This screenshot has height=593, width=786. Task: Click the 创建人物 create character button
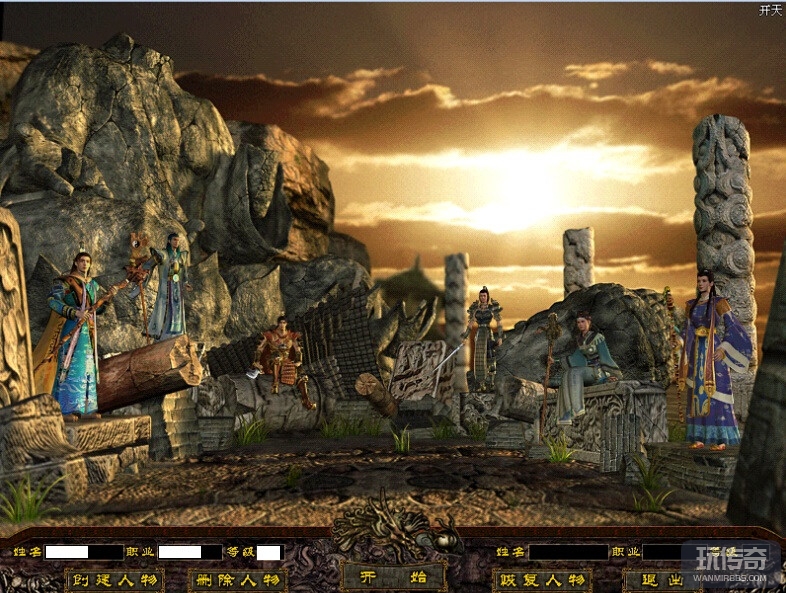click(114, 580)
